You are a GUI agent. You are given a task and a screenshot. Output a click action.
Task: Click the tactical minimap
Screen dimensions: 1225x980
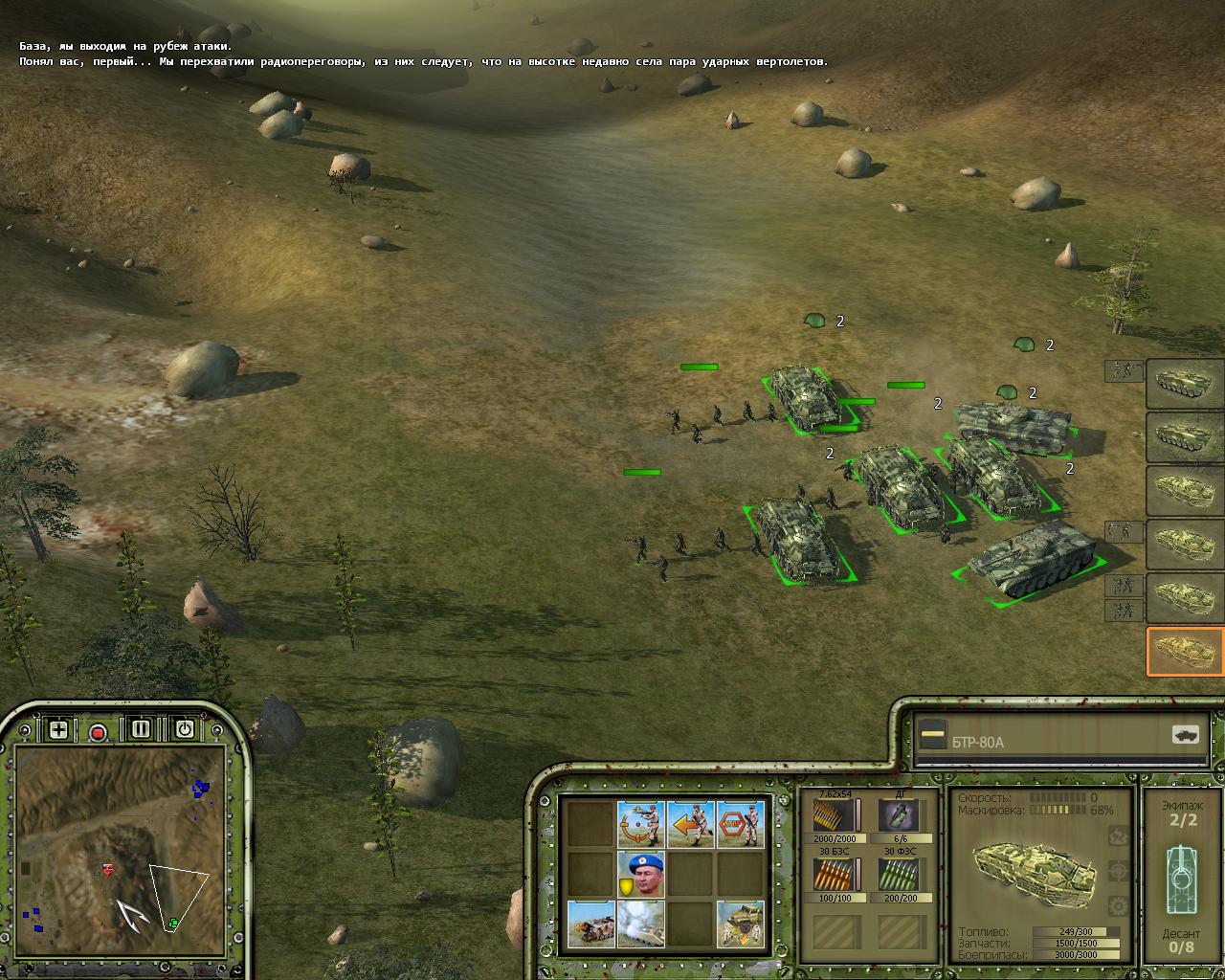tap(120, 842)
